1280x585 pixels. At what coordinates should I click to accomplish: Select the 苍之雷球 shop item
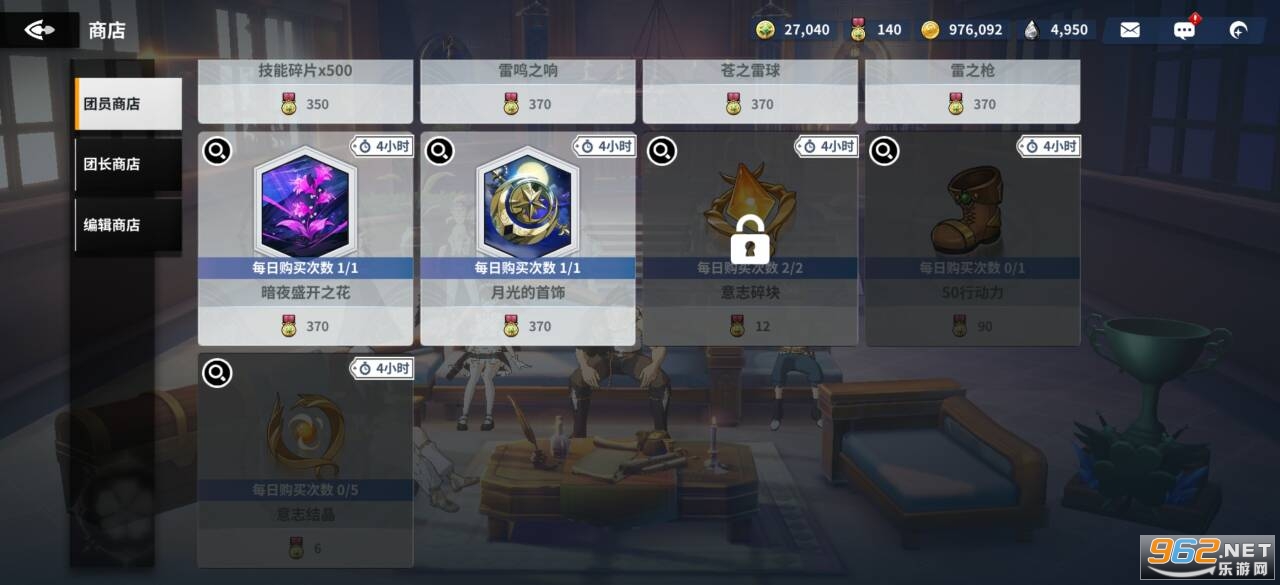click(x=749, y=90)
